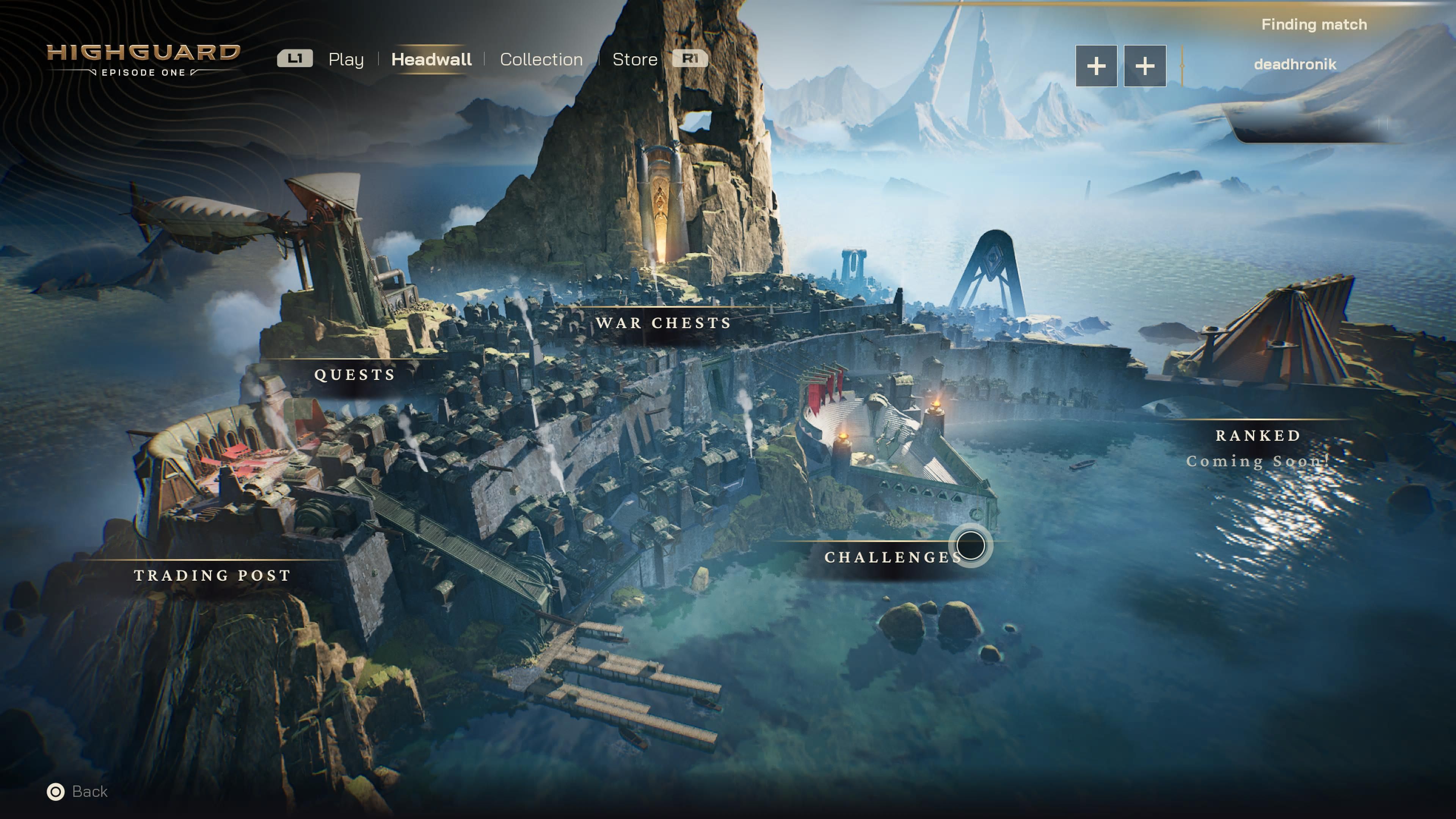Click the deadhronik player name
Viewport: 1456px width, 819px height.
click(1294, 64)
